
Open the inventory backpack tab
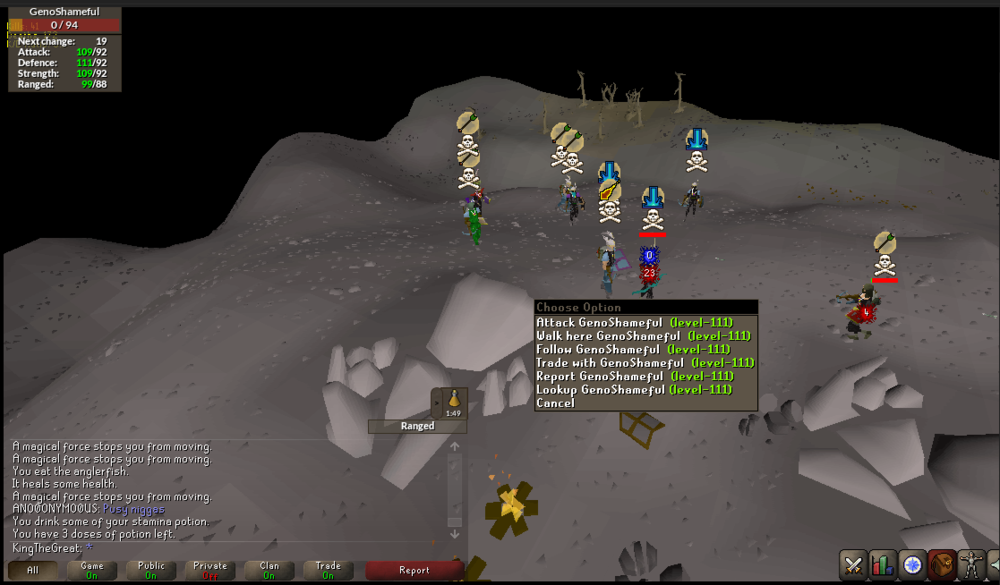(x=940, y=564)
